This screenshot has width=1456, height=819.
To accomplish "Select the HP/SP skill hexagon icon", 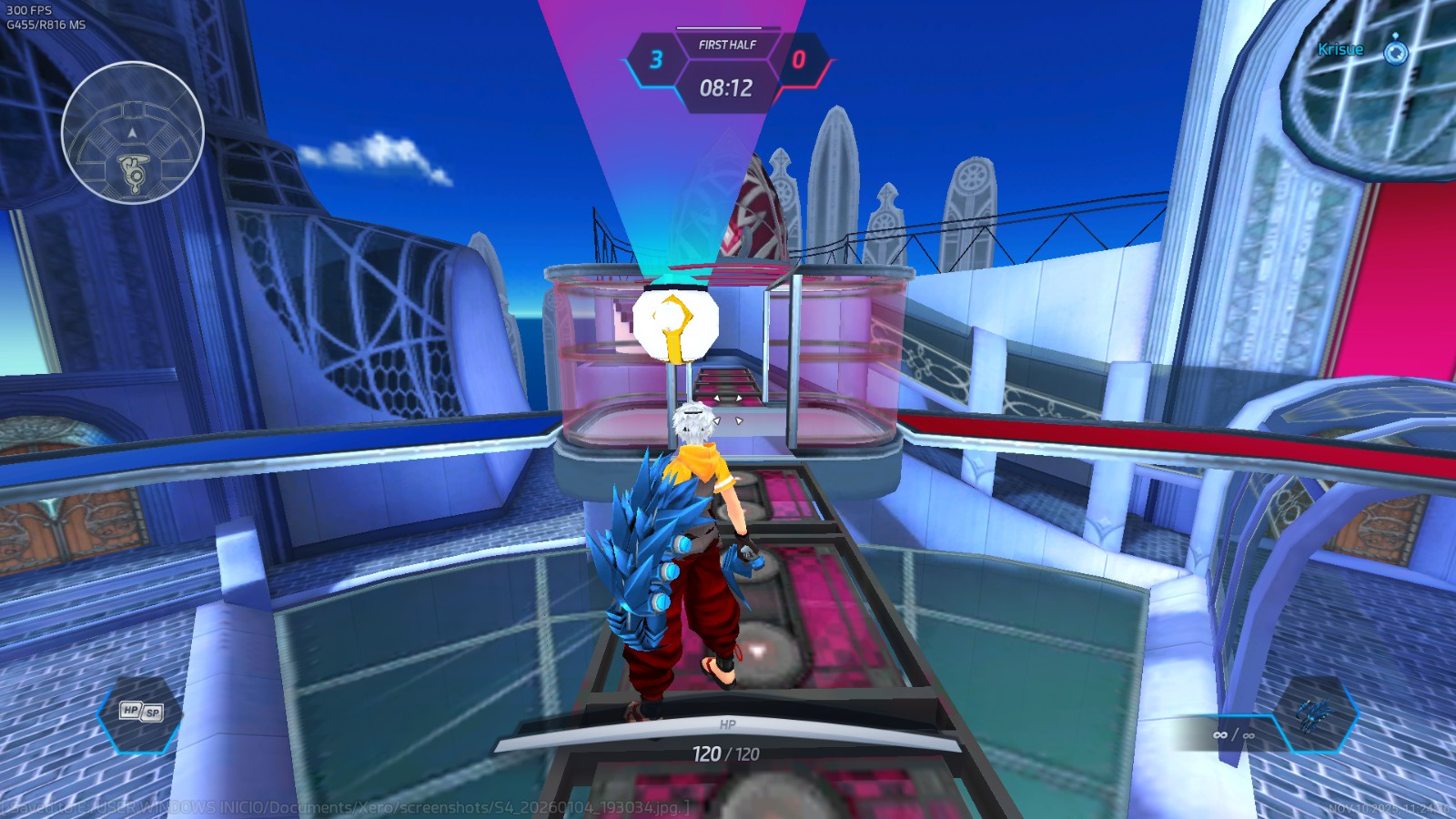I will (x=141, y=713).
